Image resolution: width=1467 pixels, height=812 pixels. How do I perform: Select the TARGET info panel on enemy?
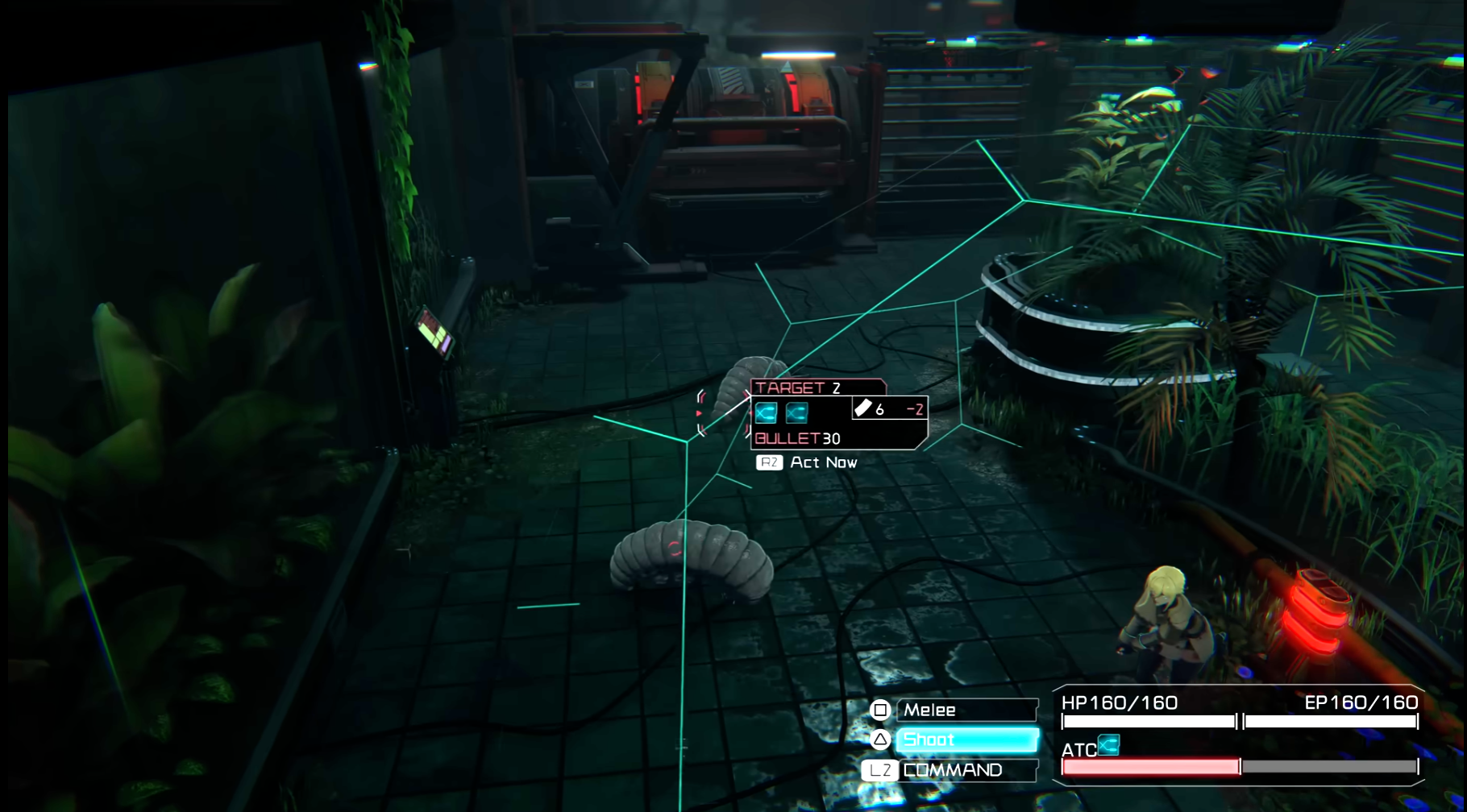[838, 413]
